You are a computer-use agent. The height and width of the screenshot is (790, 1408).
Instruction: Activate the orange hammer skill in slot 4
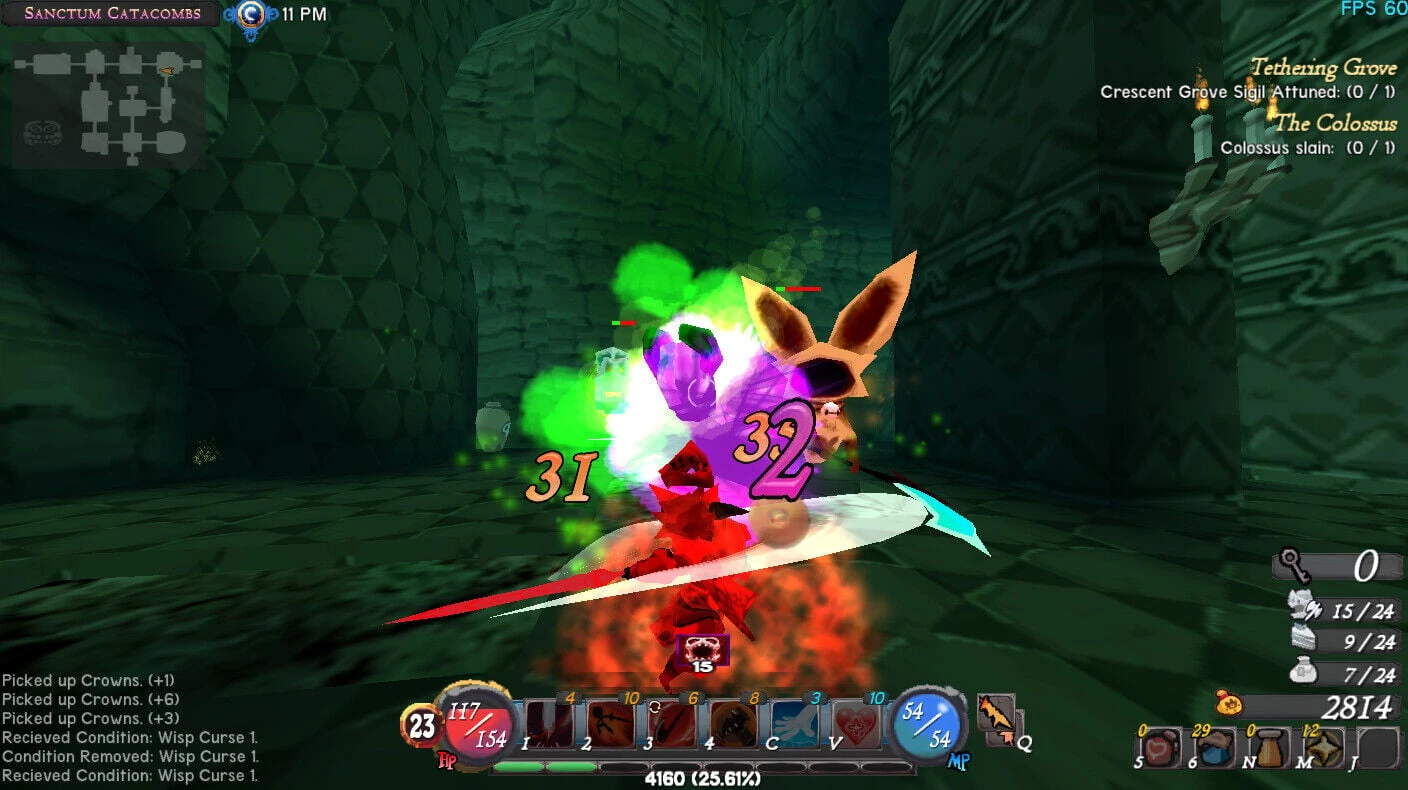click(x=733, y=725)
